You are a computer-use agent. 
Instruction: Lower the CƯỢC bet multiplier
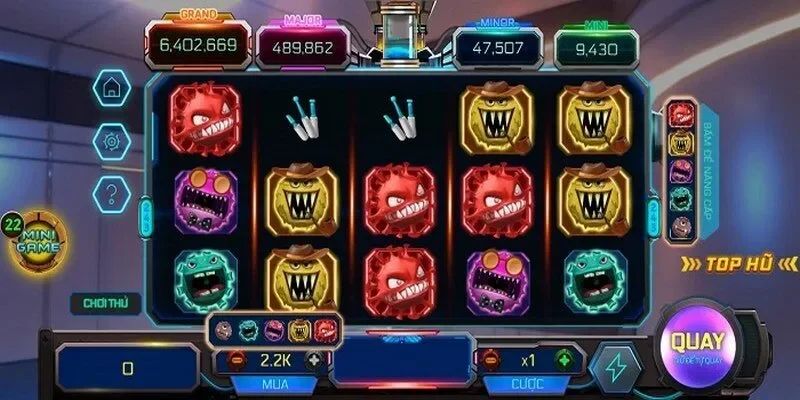click(x=490, y=359)
